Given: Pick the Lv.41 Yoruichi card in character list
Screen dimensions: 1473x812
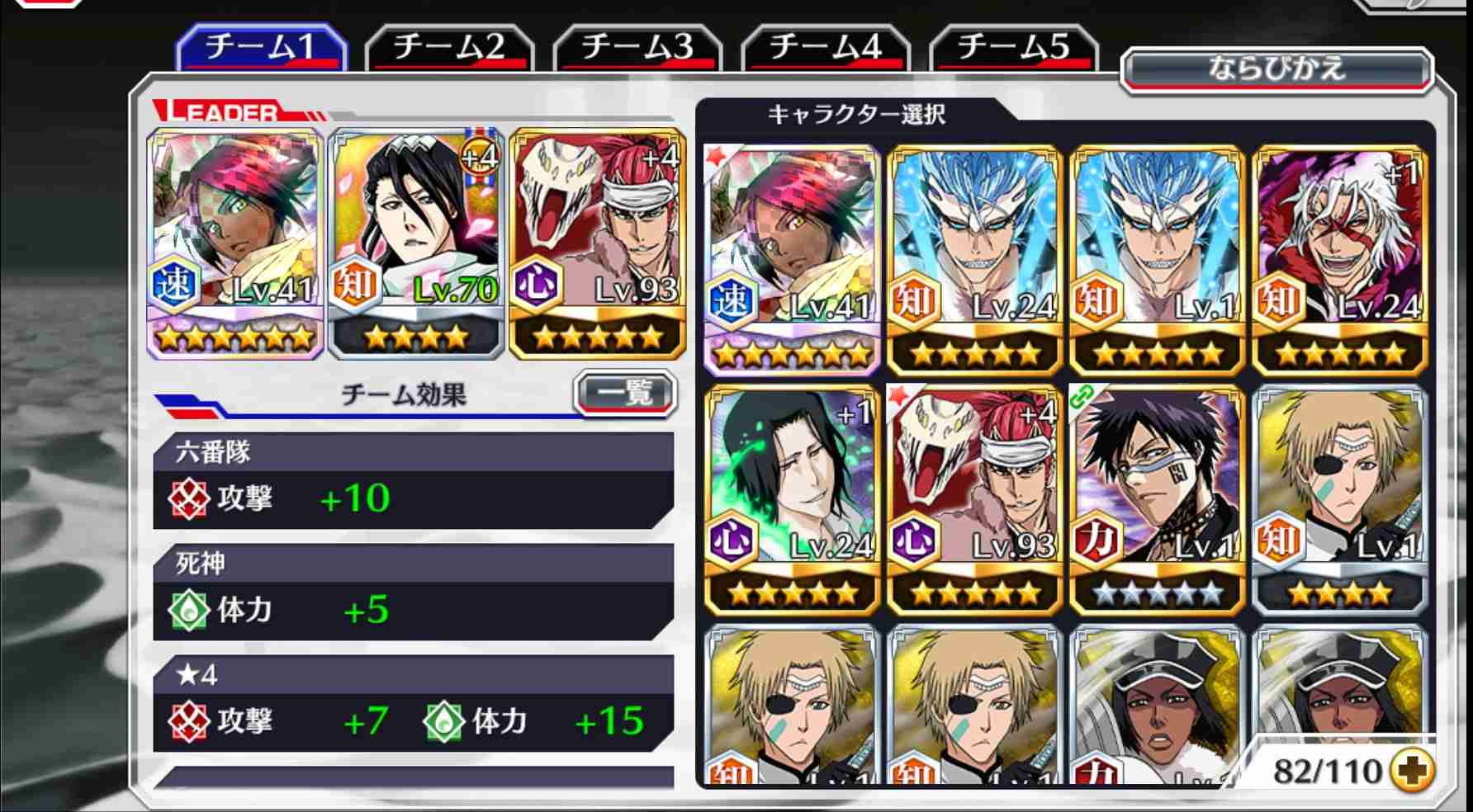Looking at the screenshot, I should pos(792,259).
